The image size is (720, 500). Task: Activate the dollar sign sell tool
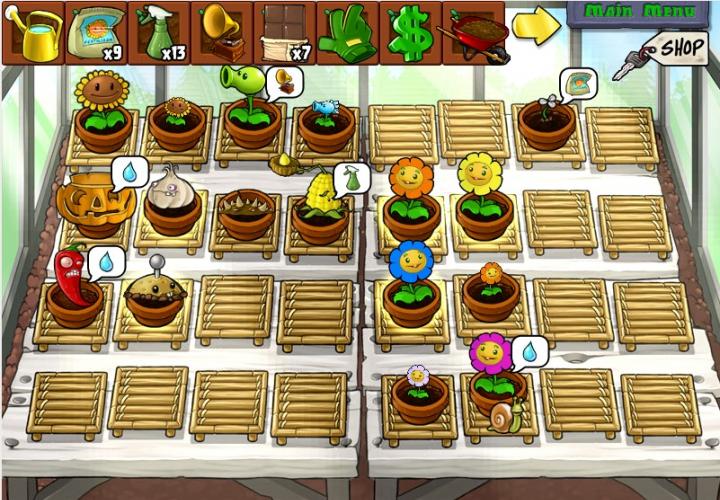pos(410,32)
